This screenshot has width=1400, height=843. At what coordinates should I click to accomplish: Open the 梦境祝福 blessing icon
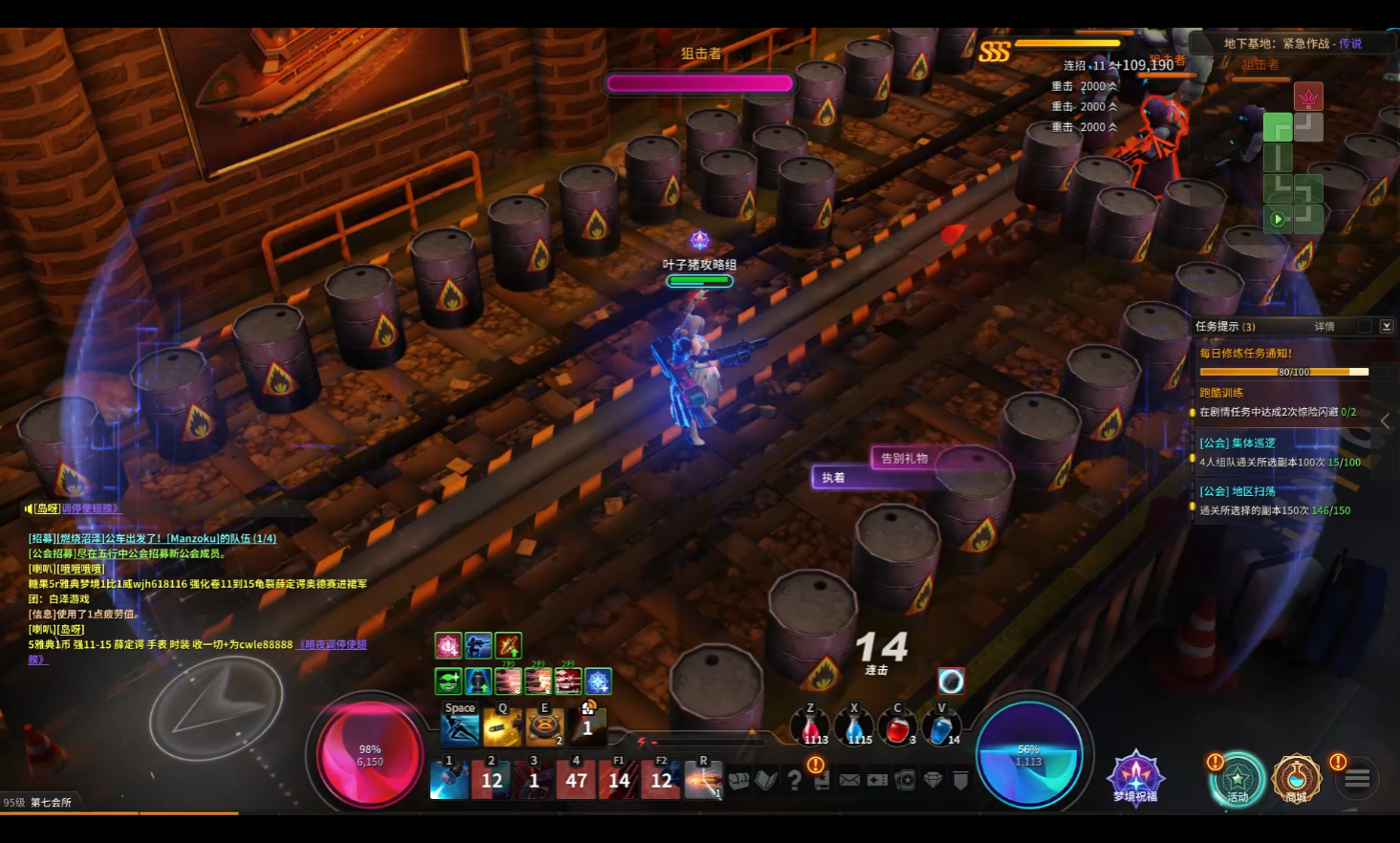pos(1135,776)
